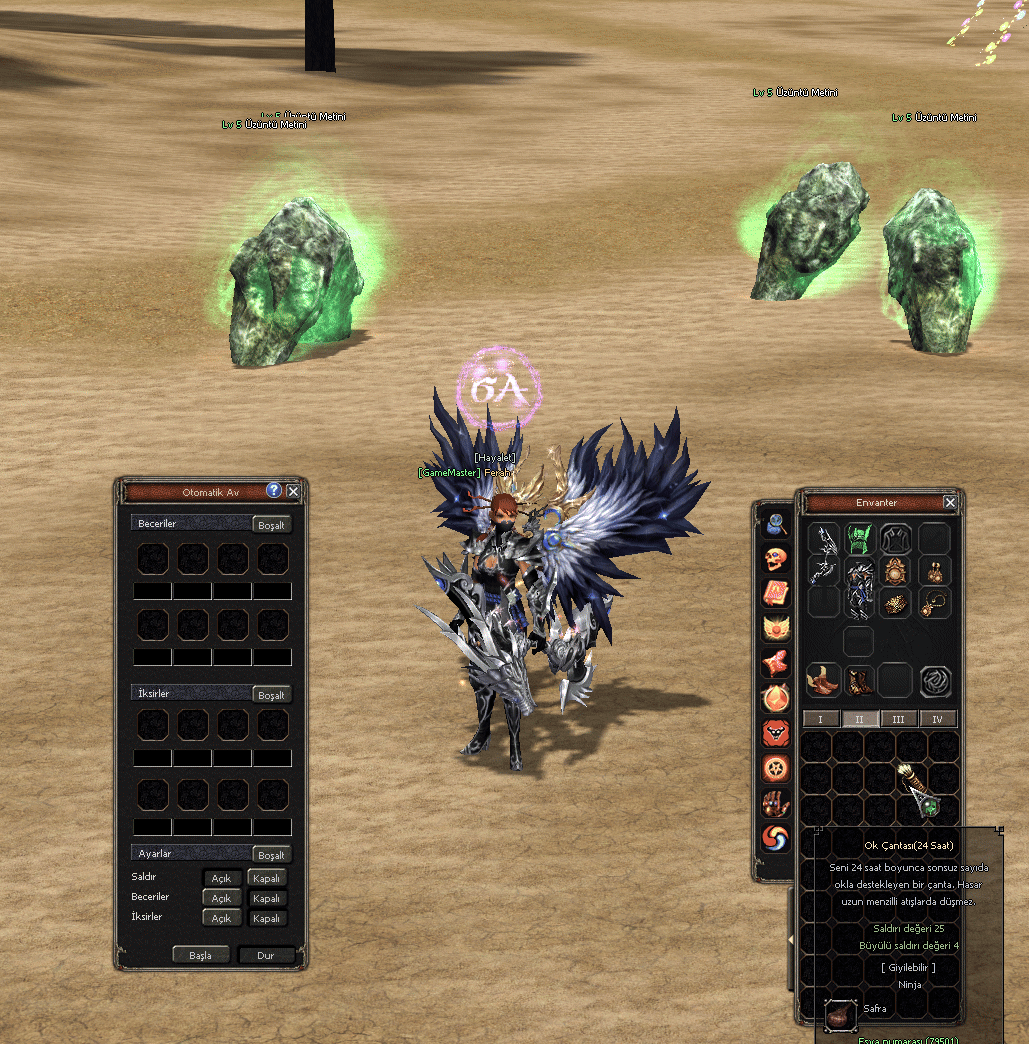Open the Otomatik Av help button
Image resolution: width=1029 pixels, height=1044 pixels.
(274, 491)
